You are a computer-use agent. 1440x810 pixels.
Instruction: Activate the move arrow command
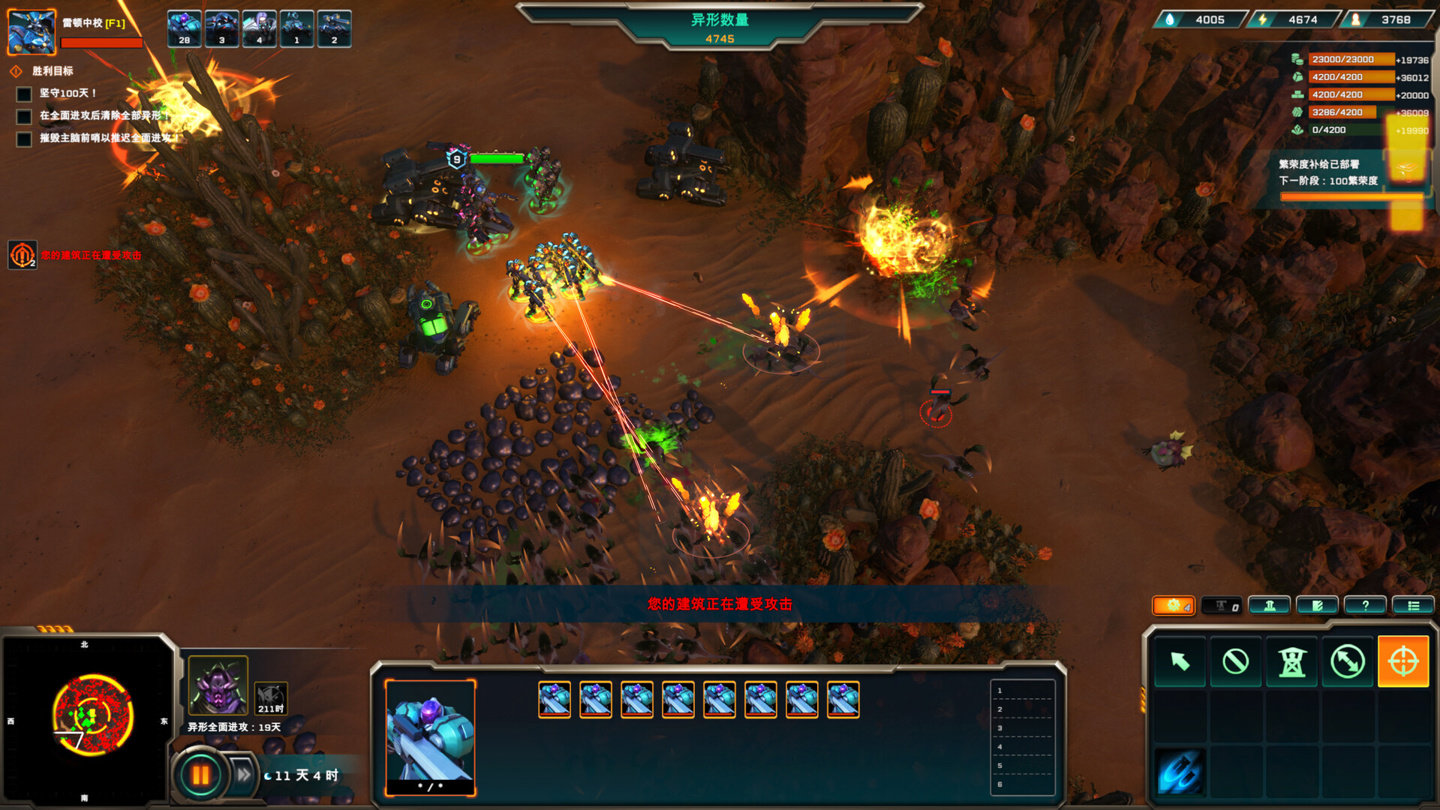click(x=1180, y=661)
